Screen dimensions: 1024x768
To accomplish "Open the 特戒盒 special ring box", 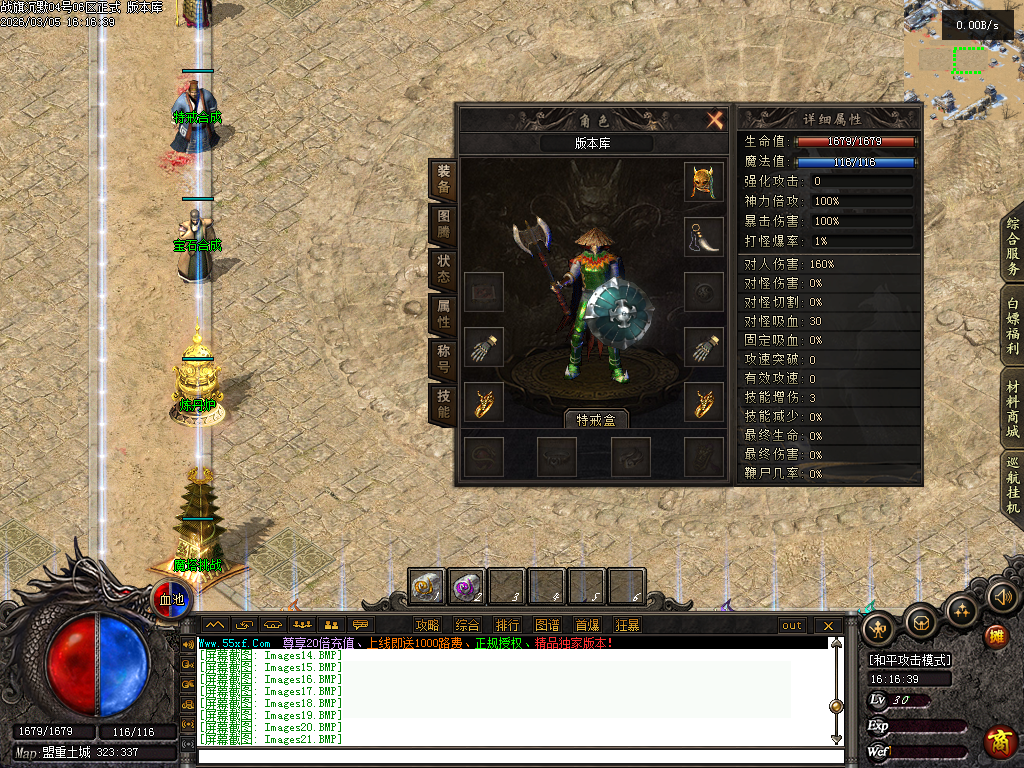I will coord(595,419).
